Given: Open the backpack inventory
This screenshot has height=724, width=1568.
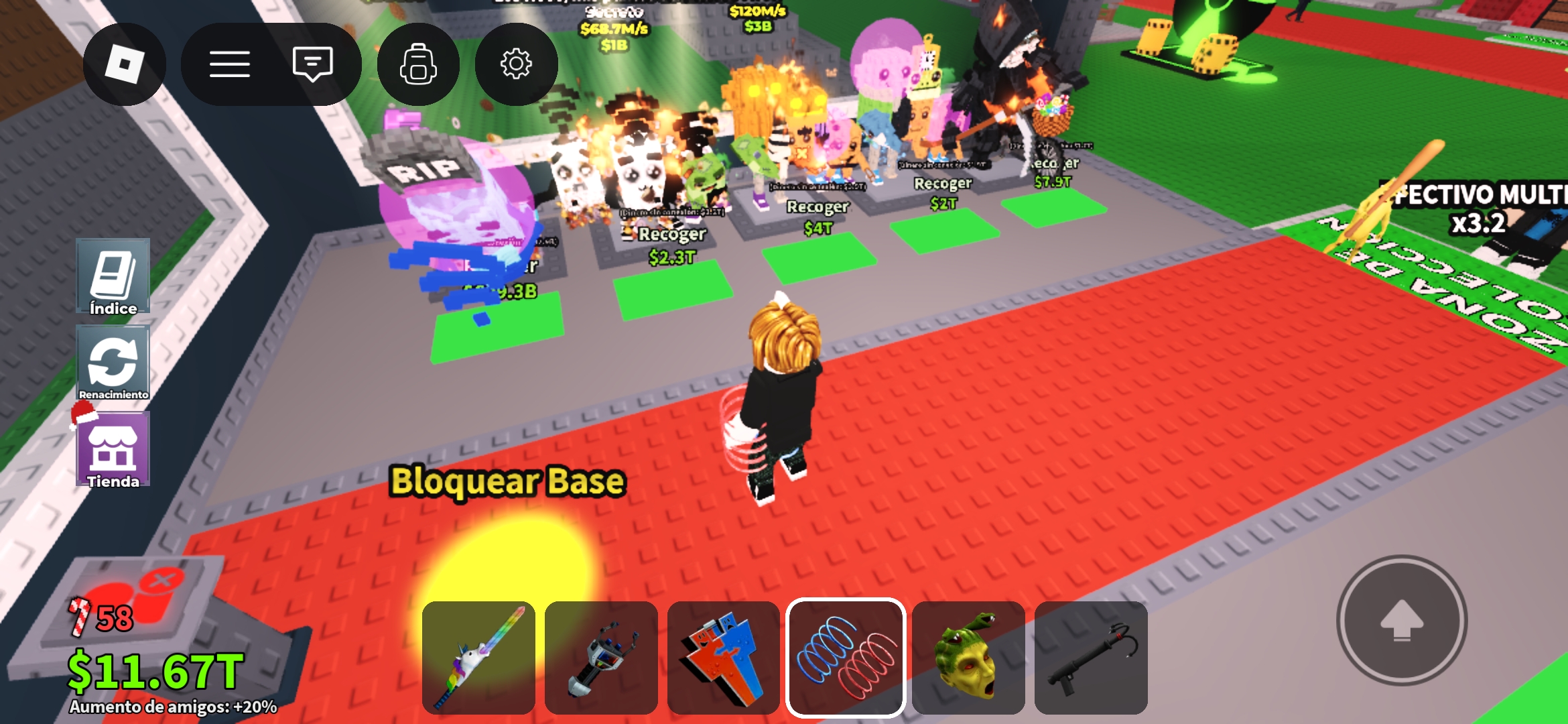Looking at the screenshot, I should pyautogui.click(x=418, y=64).
